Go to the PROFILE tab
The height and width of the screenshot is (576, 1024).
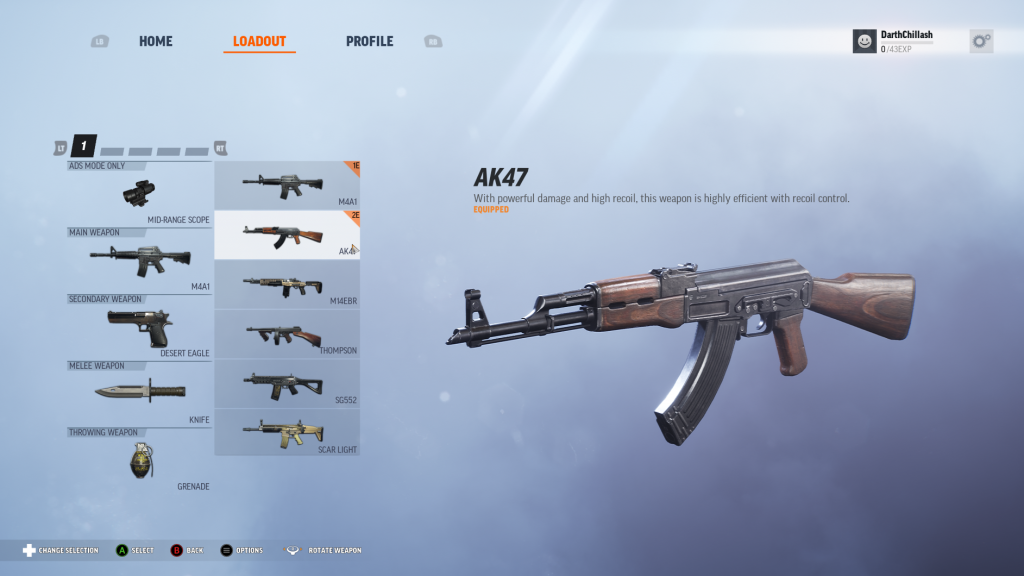(369, 42)
